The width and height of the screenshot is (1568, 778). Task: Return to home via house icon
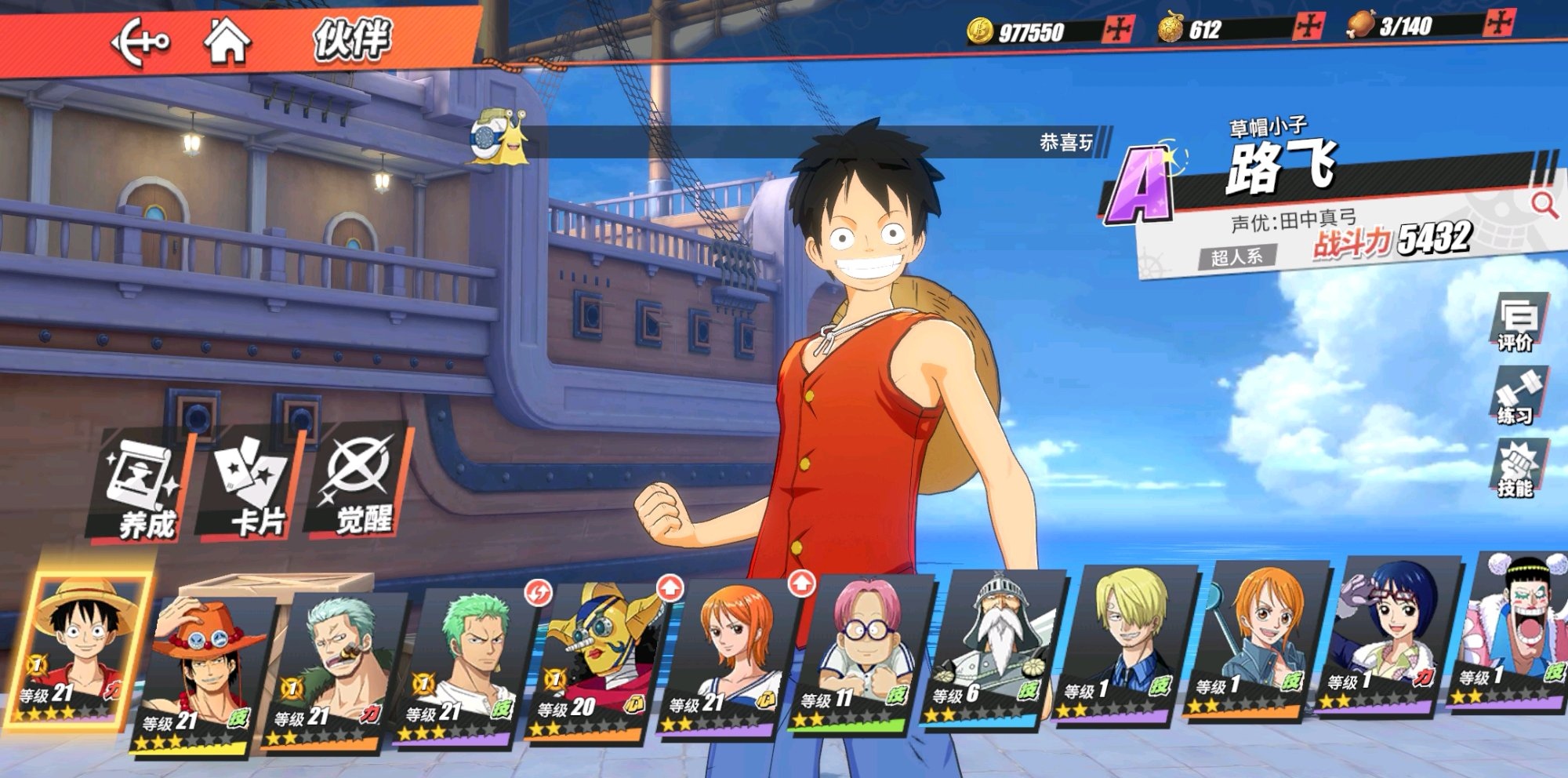click(x=227, y=41)
